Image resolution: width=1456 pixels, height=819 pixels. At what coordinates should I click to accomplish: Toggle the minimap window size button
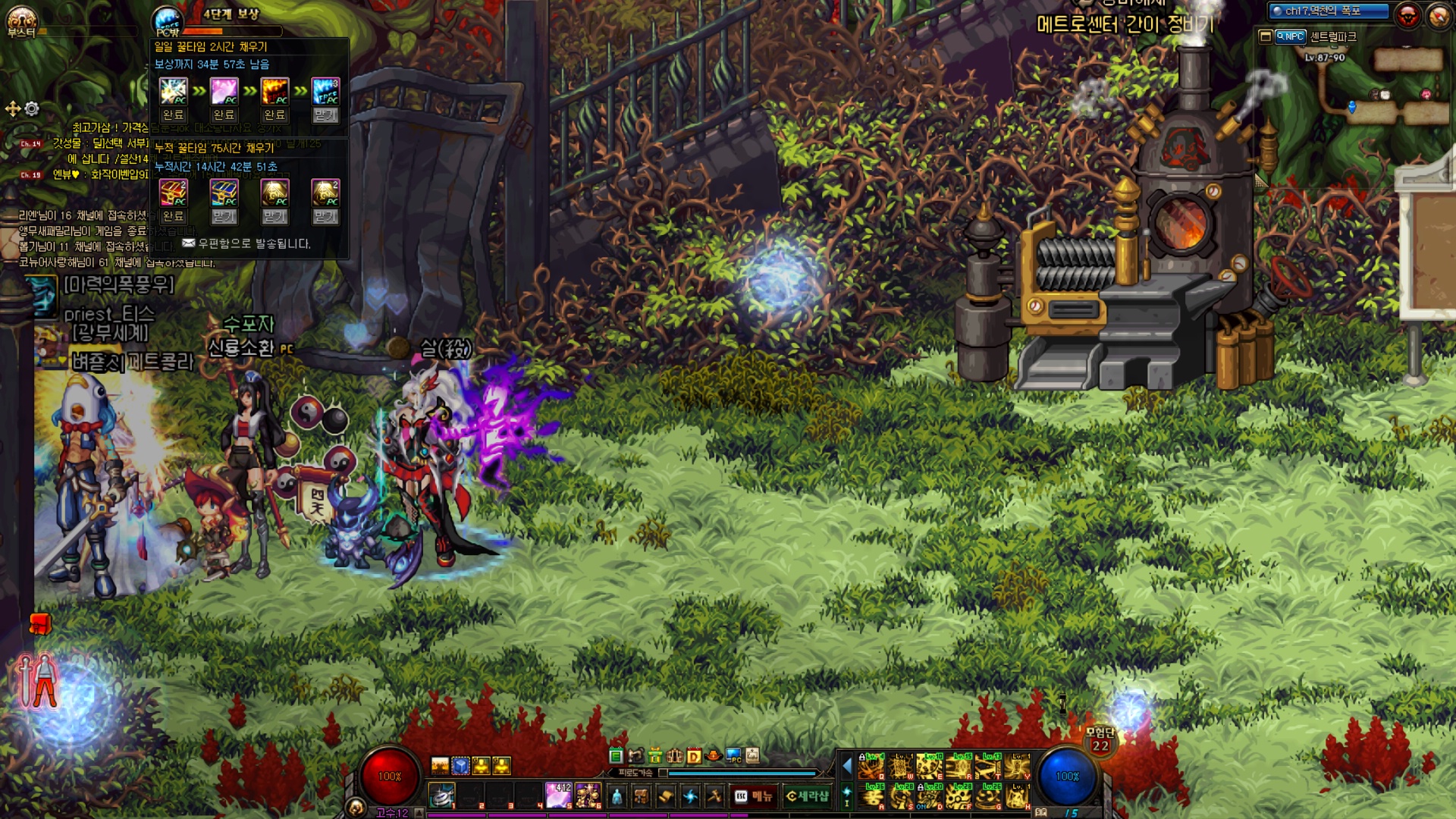tap(1265, 36)
